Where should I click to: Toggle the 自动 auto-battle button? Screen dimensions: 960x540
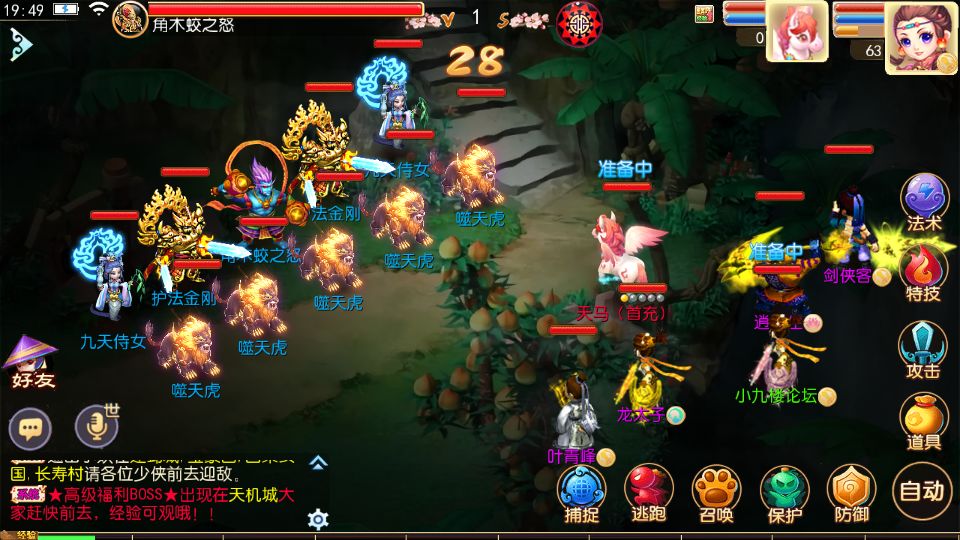pyautogui.click(x=921, y=491)
